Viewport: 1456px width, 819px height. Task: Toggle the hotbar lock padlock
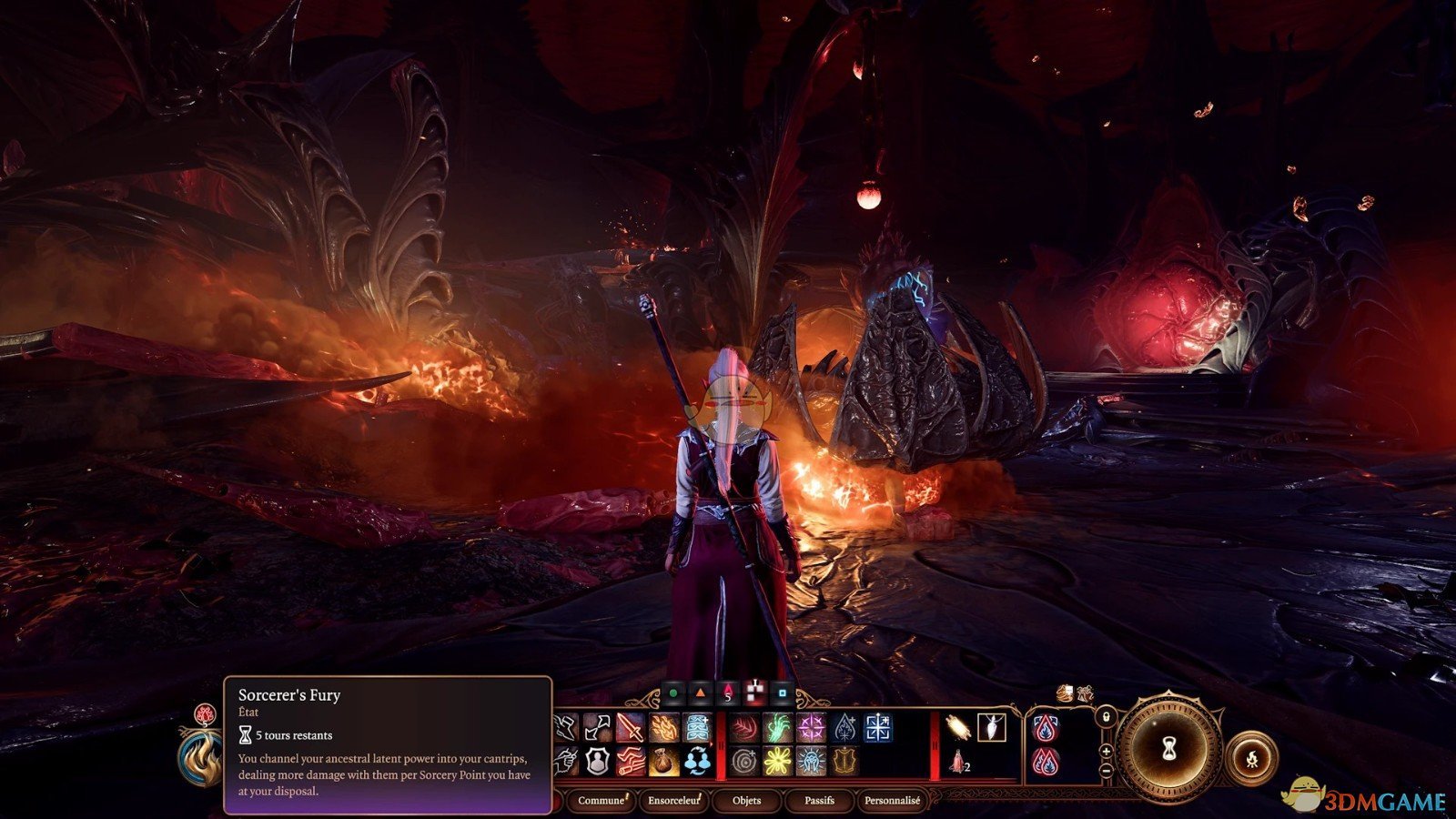(x=1105, y=717)
